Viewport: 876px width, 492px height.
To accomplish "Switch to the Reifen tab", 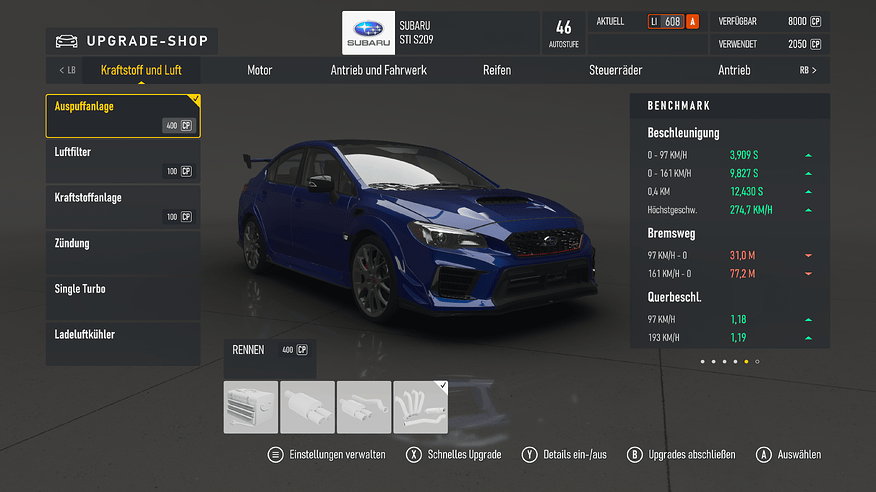I will (497, 71).
